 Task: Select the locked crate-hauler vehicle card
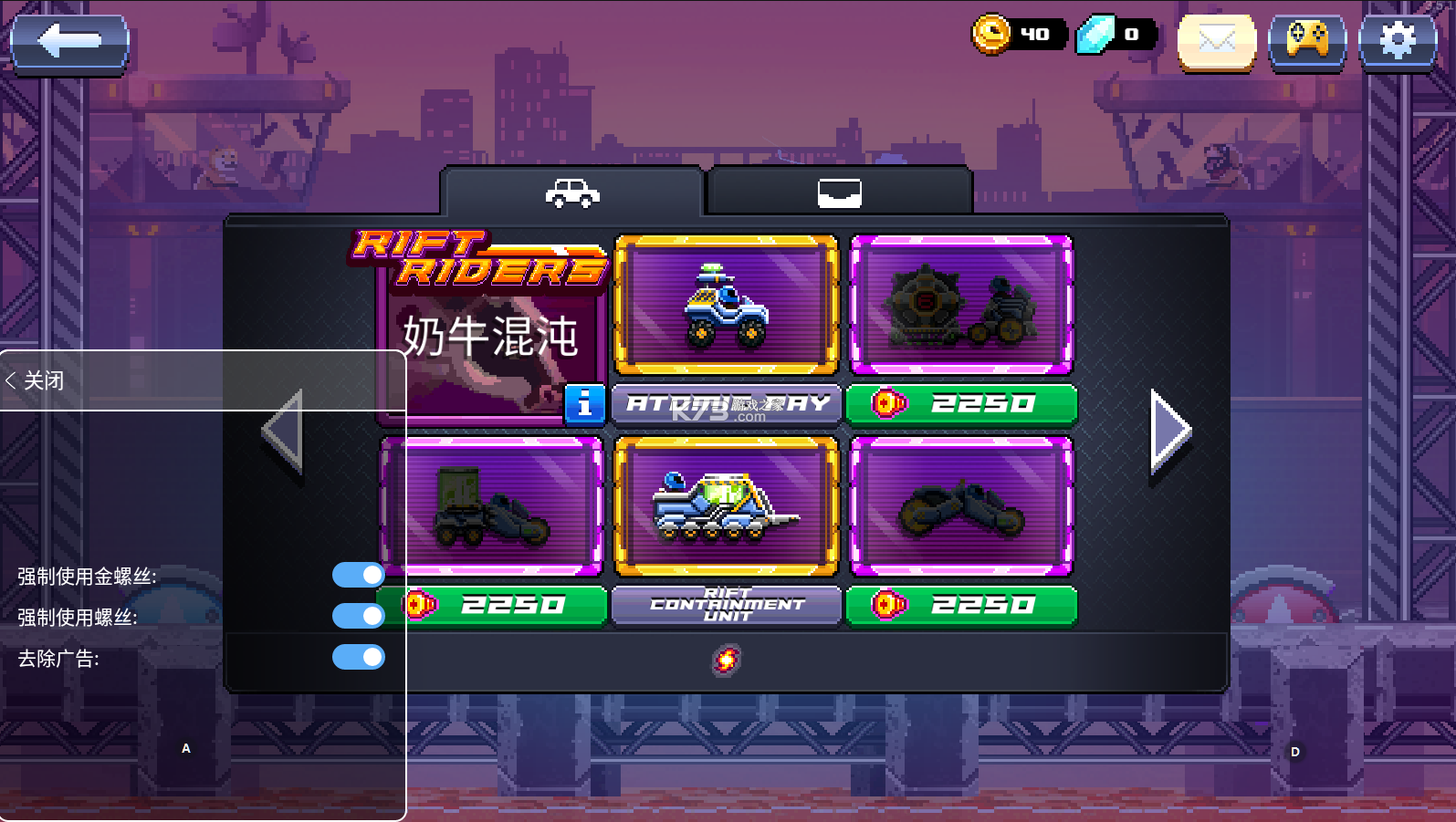pos(491,506)
